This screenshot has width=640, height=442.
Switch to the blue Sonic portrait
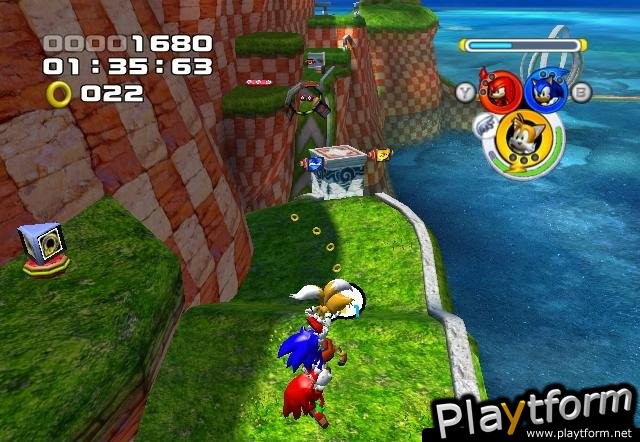click(546, 92)
